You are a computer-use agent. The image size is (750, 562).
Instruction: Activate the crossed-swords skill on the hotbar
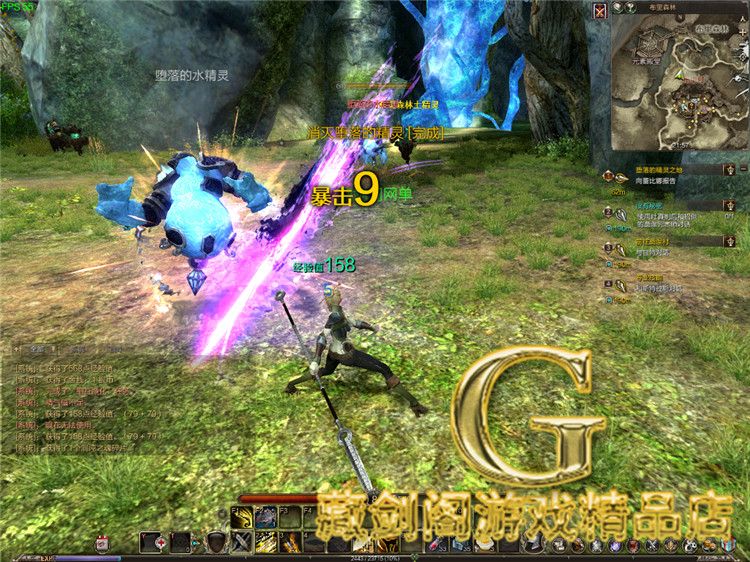242,542
